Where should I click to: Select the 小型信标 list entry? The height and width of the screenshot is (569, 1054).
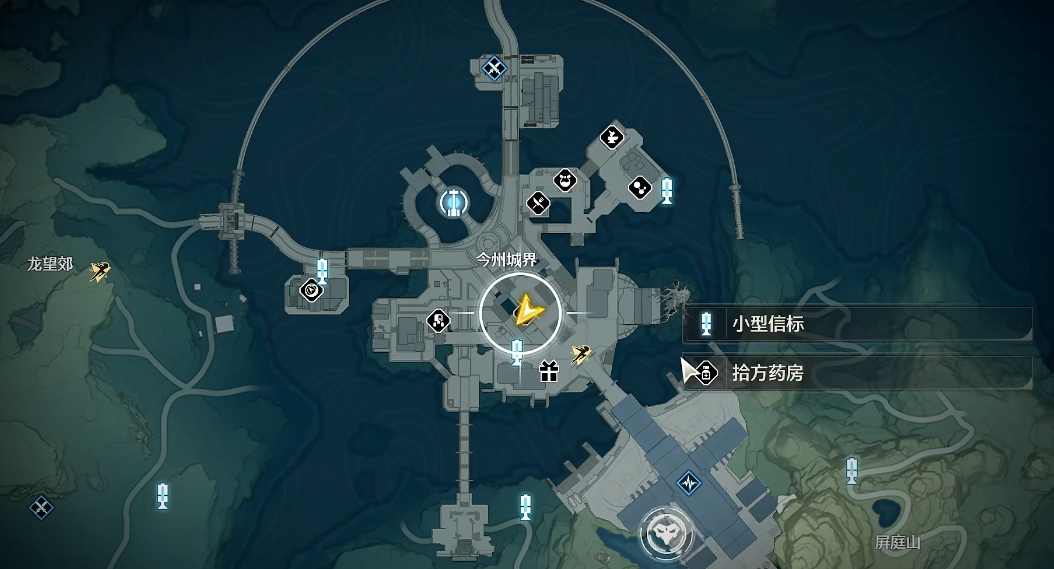pos(858,324)
